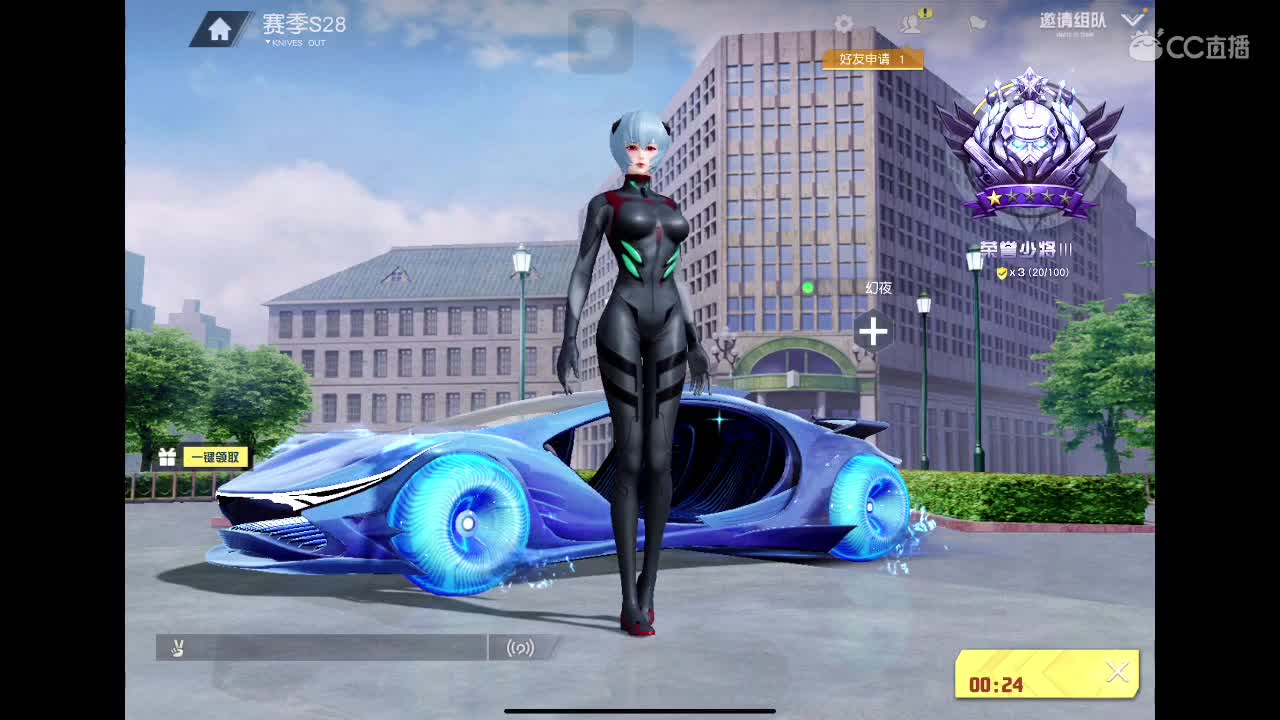Click the chat input bar at bottom
Screen dimensions: 1280x720
pos(330,648)
